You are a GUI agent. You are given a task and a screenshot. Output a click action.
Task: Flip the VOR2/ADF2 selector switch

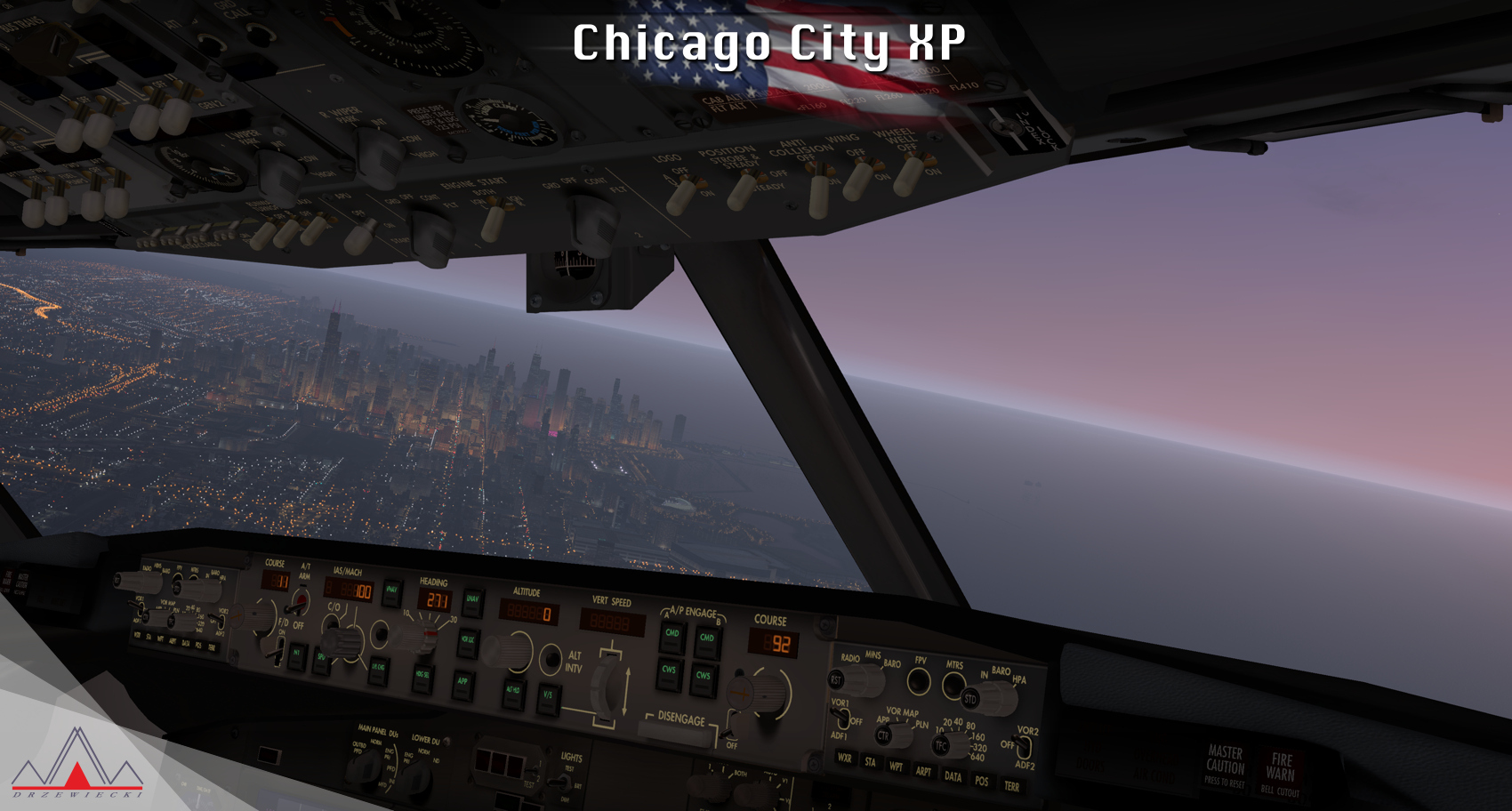1022,747
